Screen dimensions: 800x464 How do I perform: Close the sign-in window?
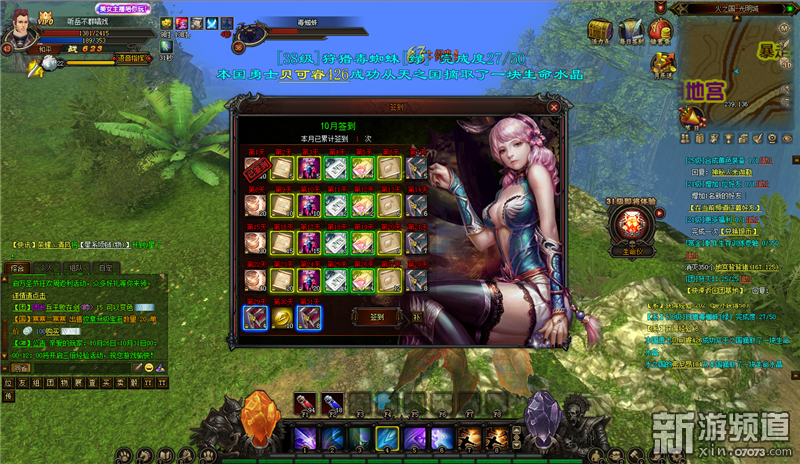tap(553, 106)
